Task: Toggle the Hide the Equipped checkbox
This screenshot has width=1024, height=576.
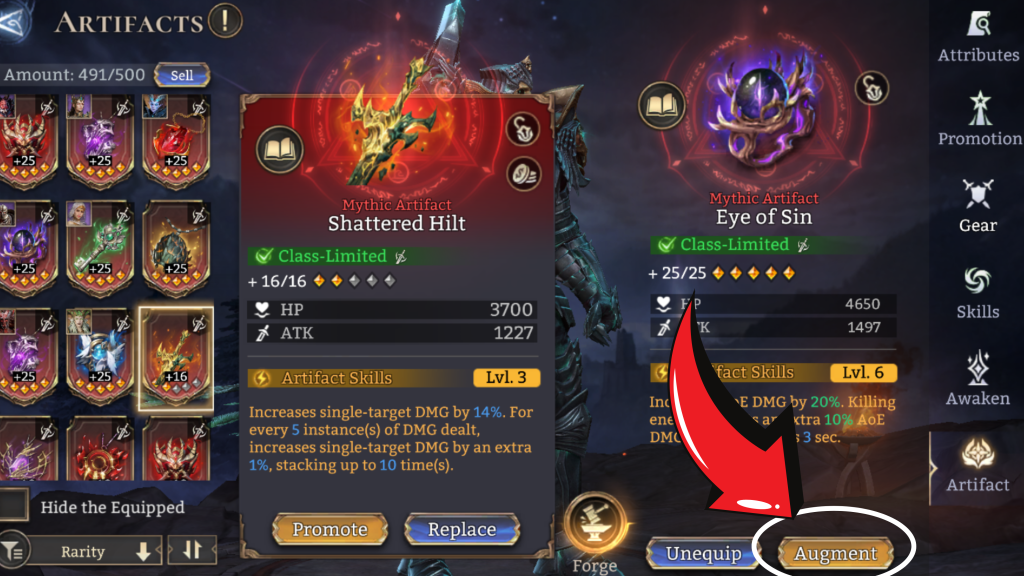Action: (14, 506)
